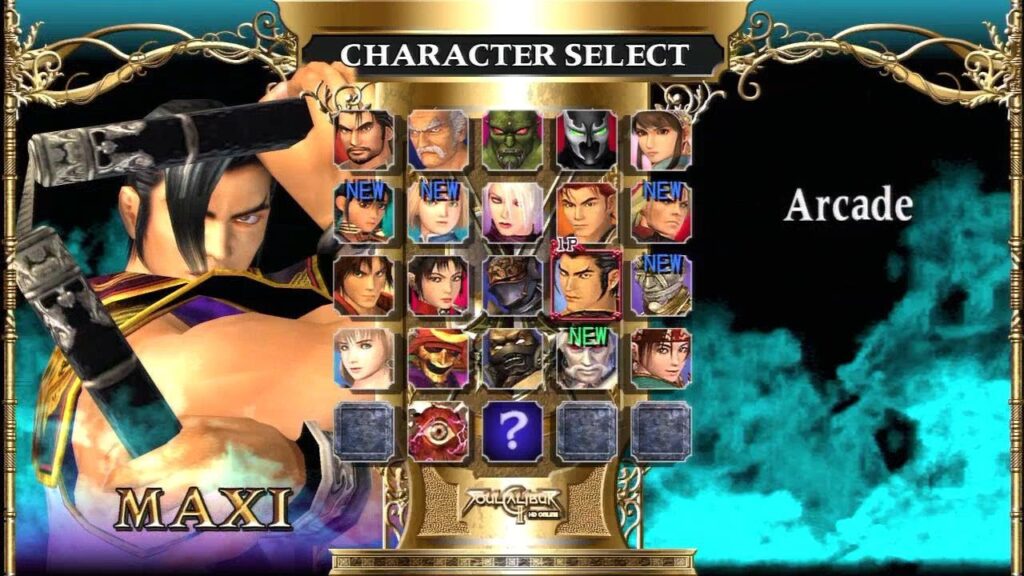Click the question mark random tile
This screenshot has height=576, width=1024.
click(512, 431)
